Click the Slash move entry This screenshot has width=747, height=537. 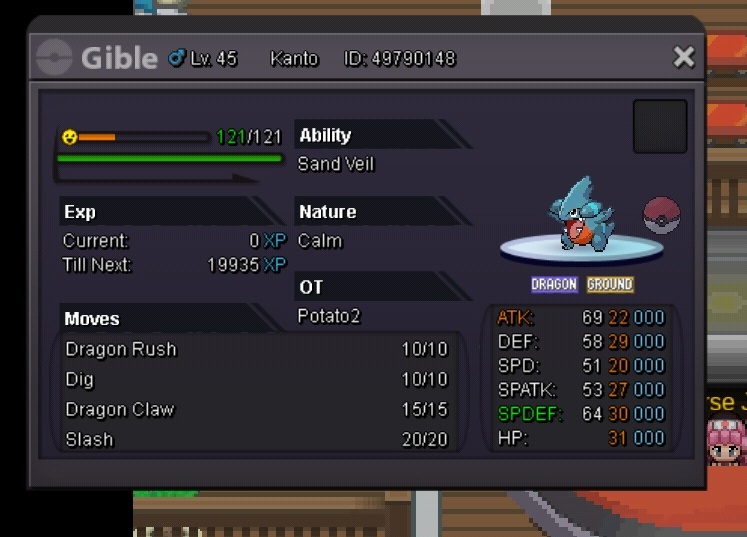click(x=255, y=439)
